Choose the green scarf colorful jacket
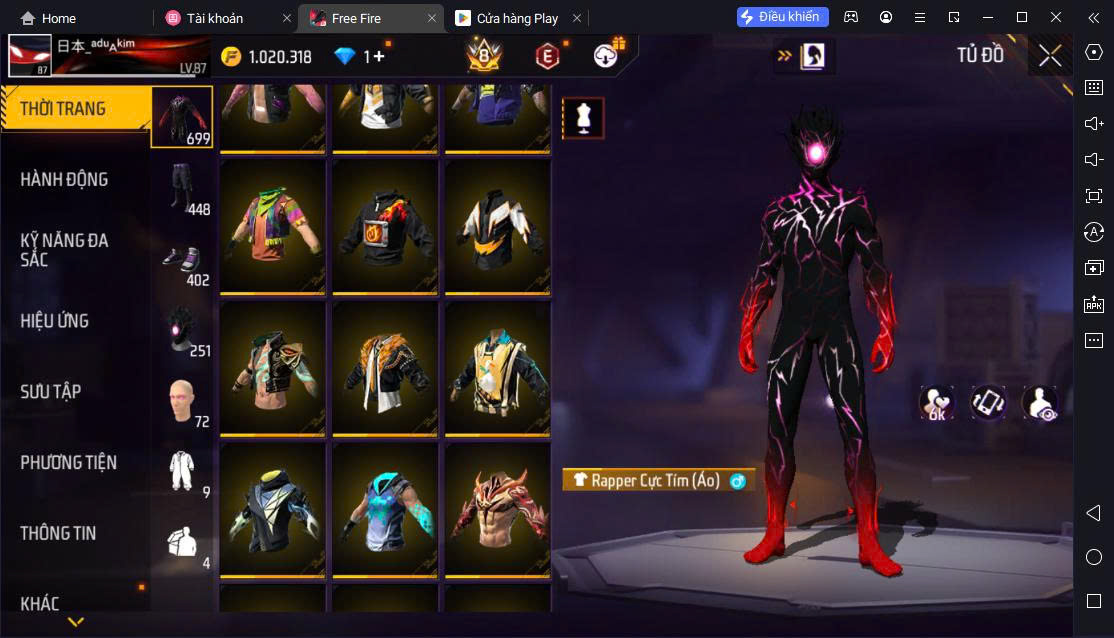The image size is (1114, 638). [273, 224]
